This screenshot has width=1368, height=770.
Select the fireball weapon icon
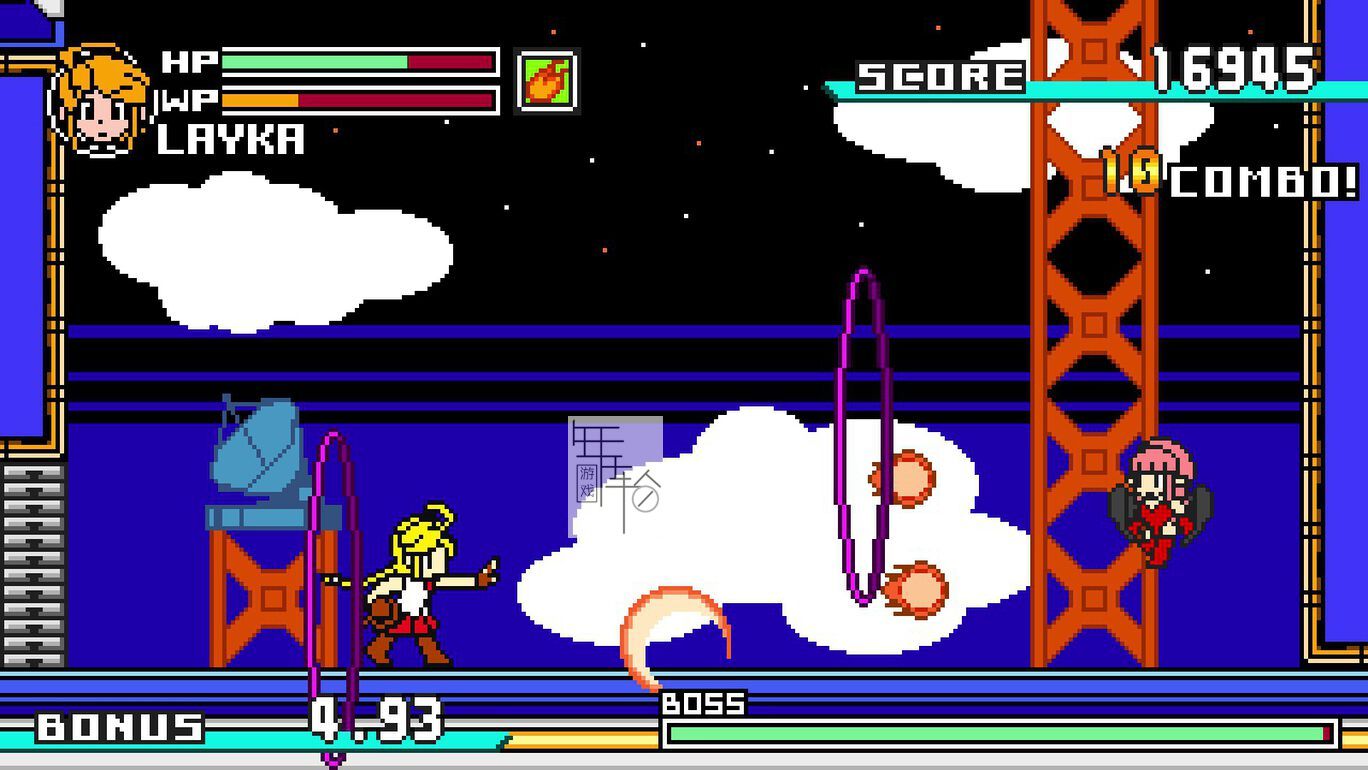547,80
